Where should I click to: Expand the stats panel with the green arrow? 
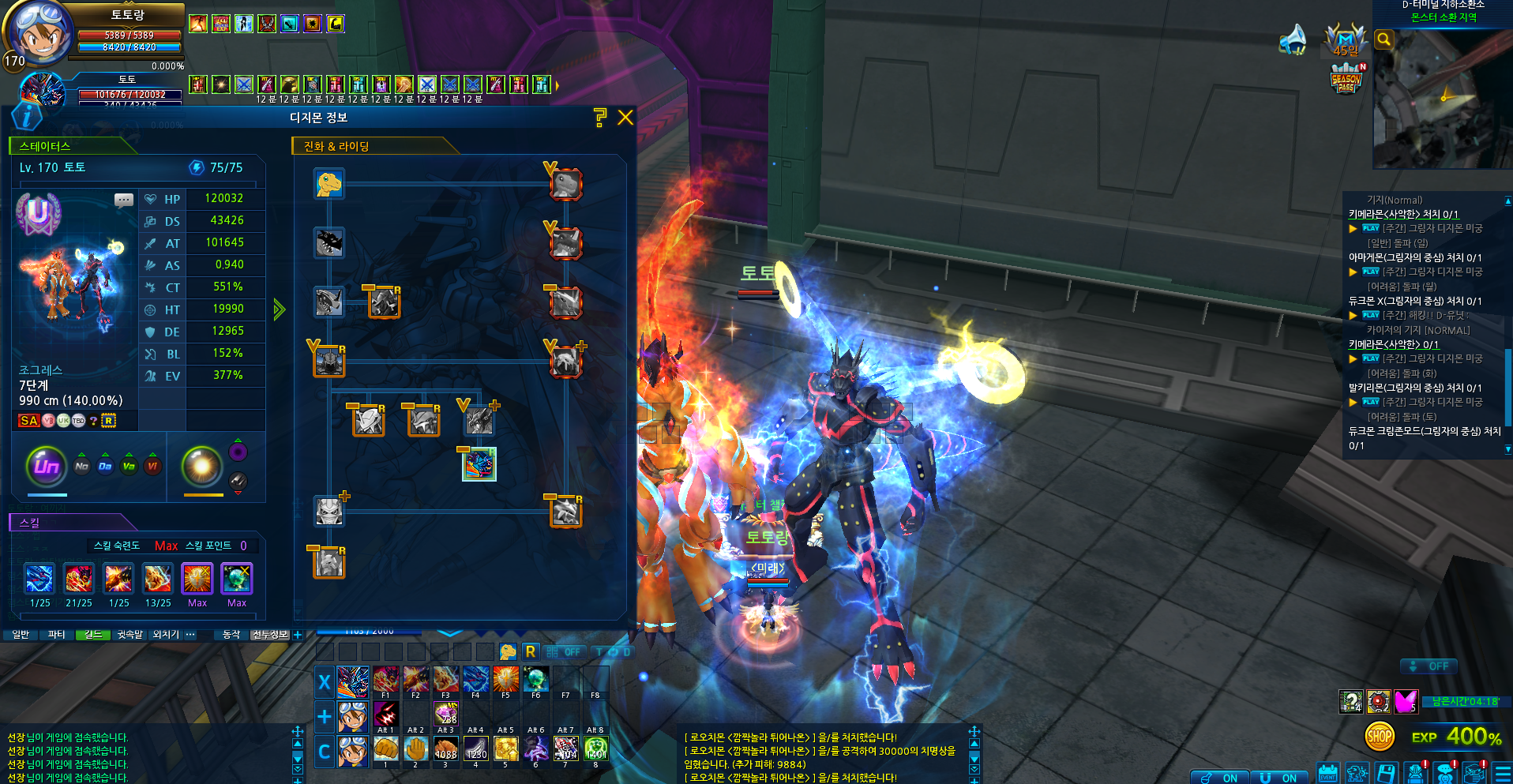pyautogui.click(x=279, y=309)
